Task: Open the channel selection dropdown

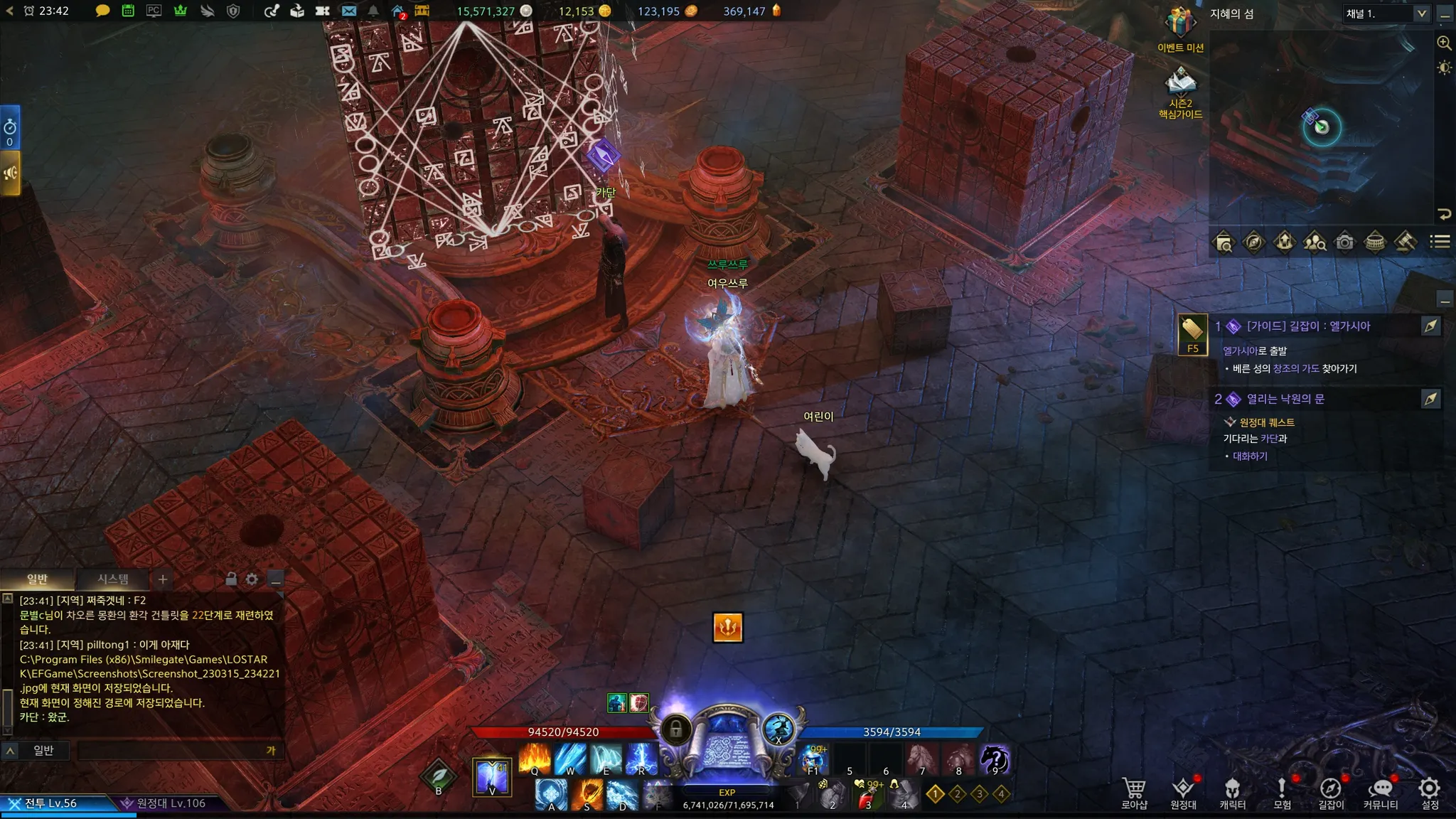Action: 1421,14
